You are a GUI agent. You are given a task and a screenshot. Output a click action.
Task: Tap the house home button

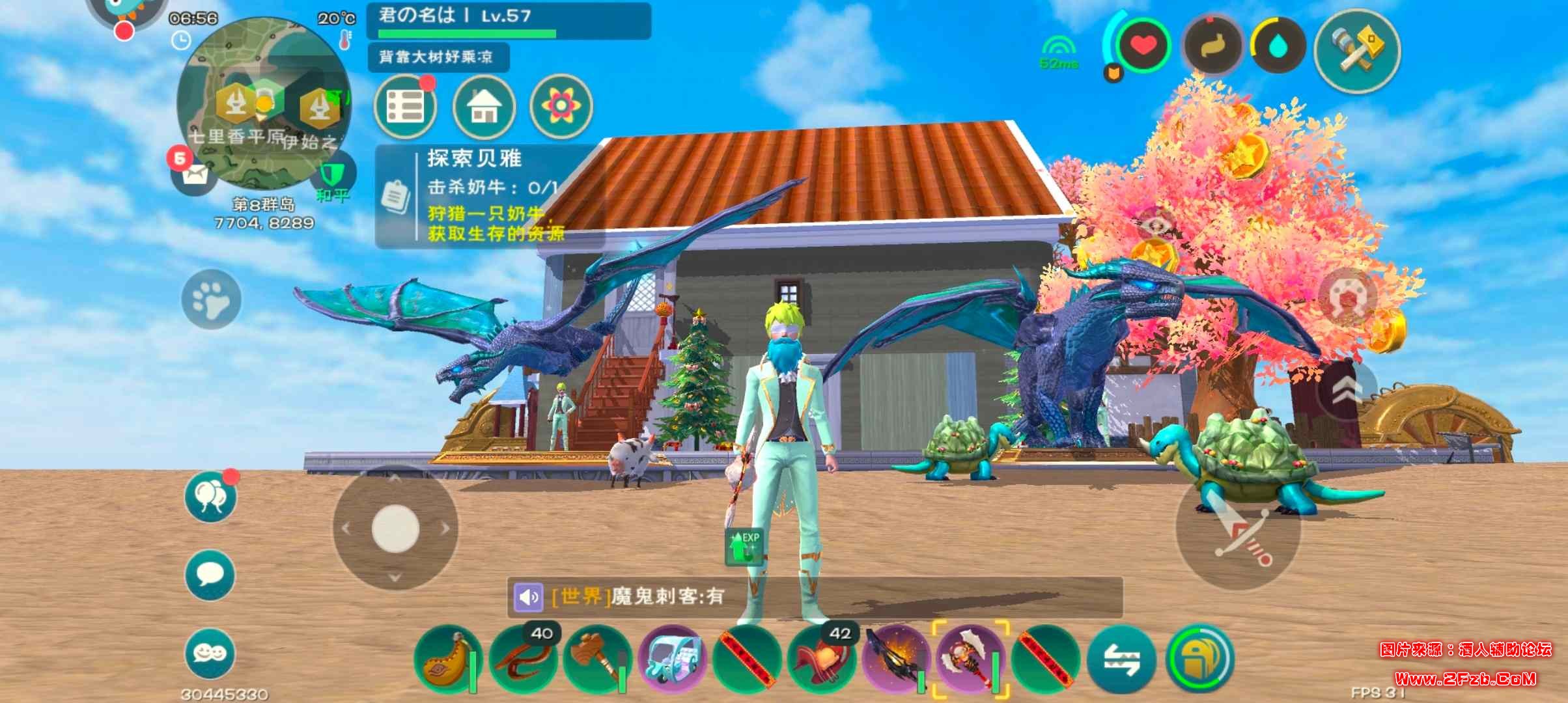click(x=484, y=106)
